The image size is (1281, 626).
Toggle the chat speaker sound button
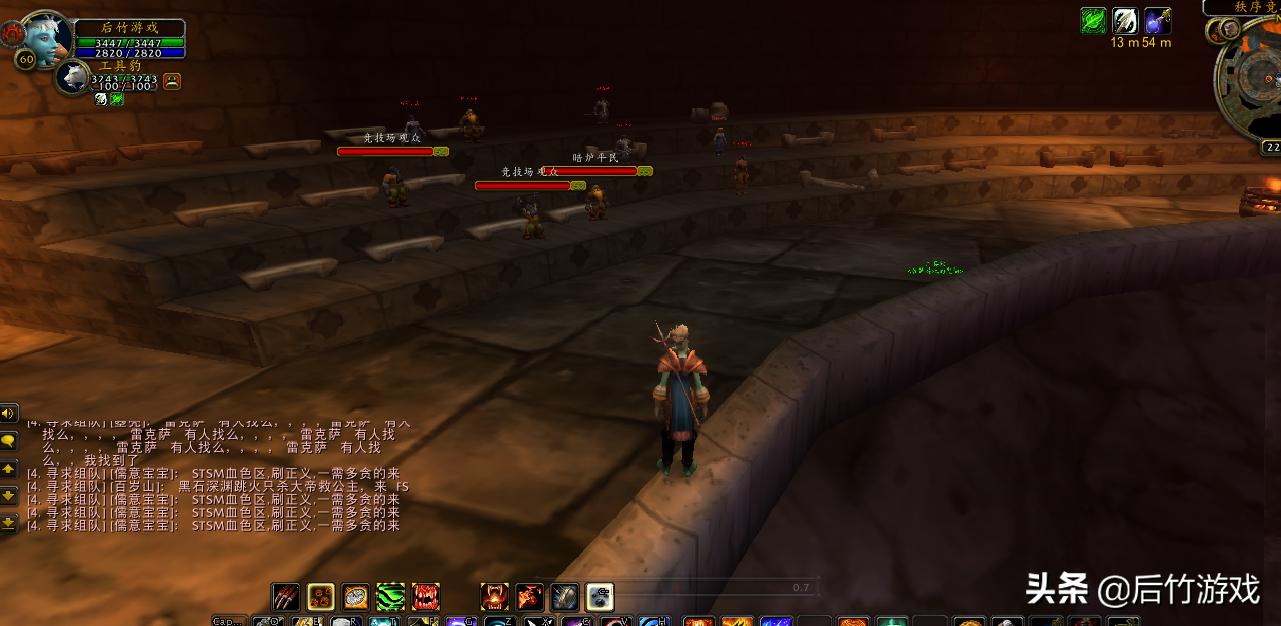point(9,413)
